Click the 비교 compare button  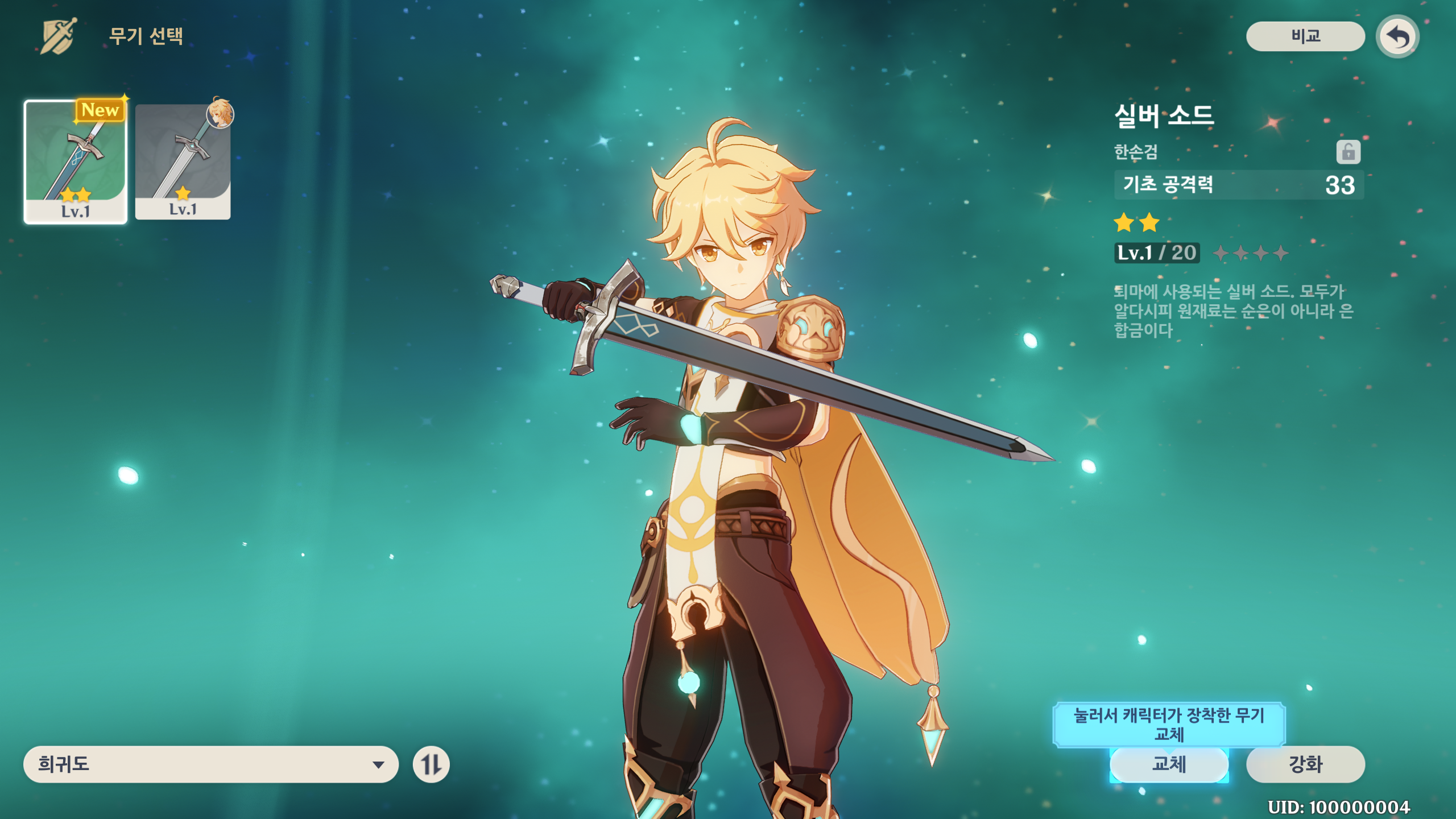(x=1305, y=36)
